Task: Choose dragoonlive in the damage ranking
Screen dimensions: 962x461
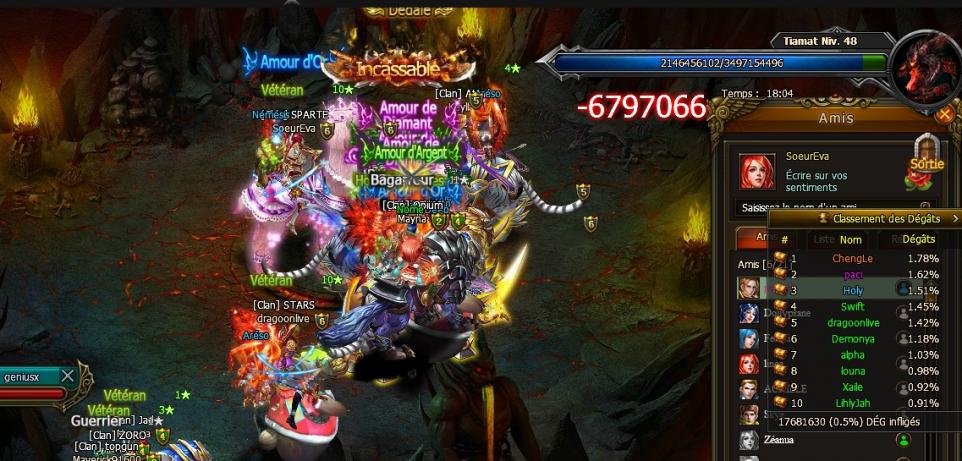Action: click(x=852, y=323)
